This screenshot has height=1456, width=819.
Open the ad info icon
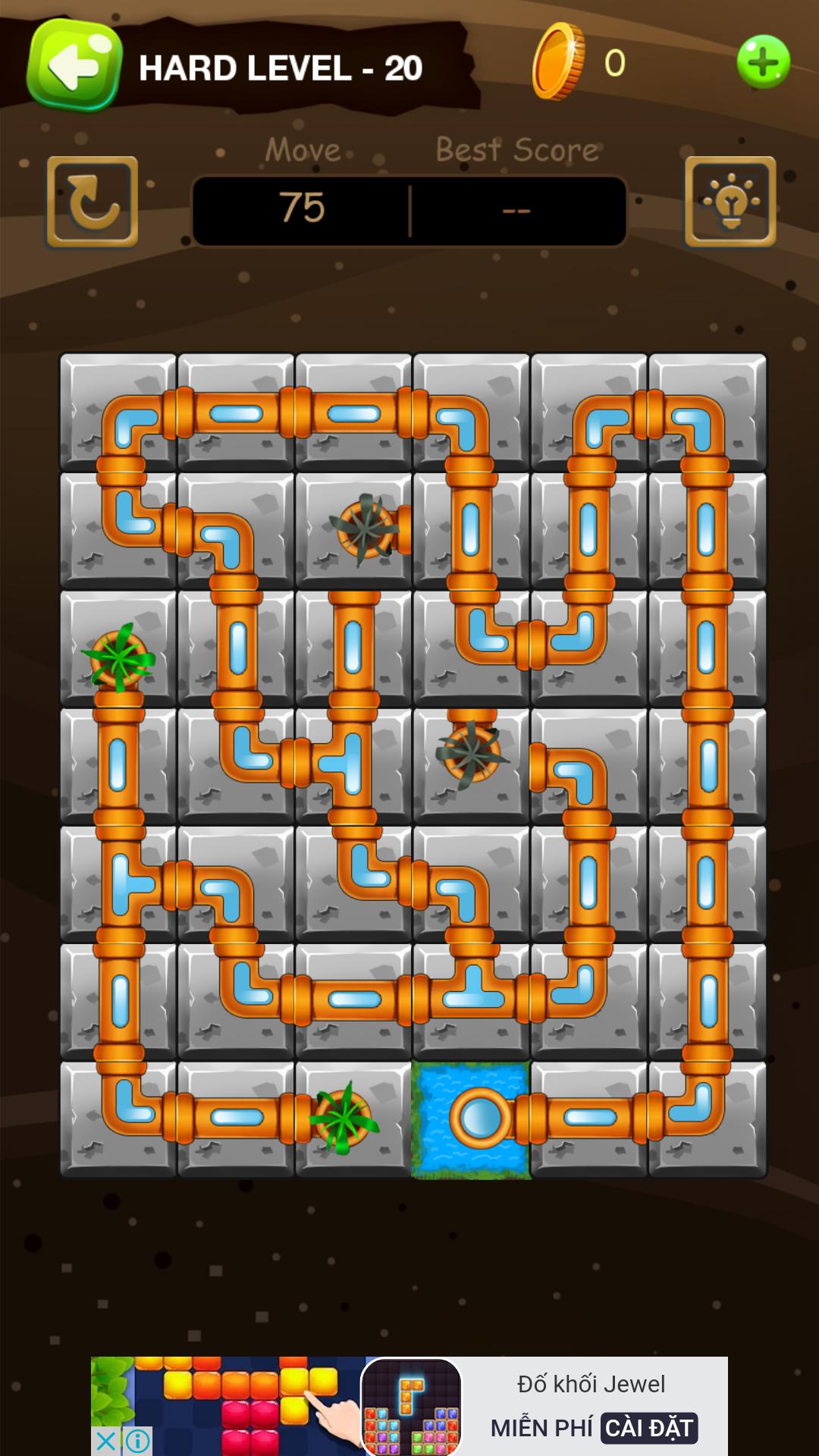point(137,1440)
